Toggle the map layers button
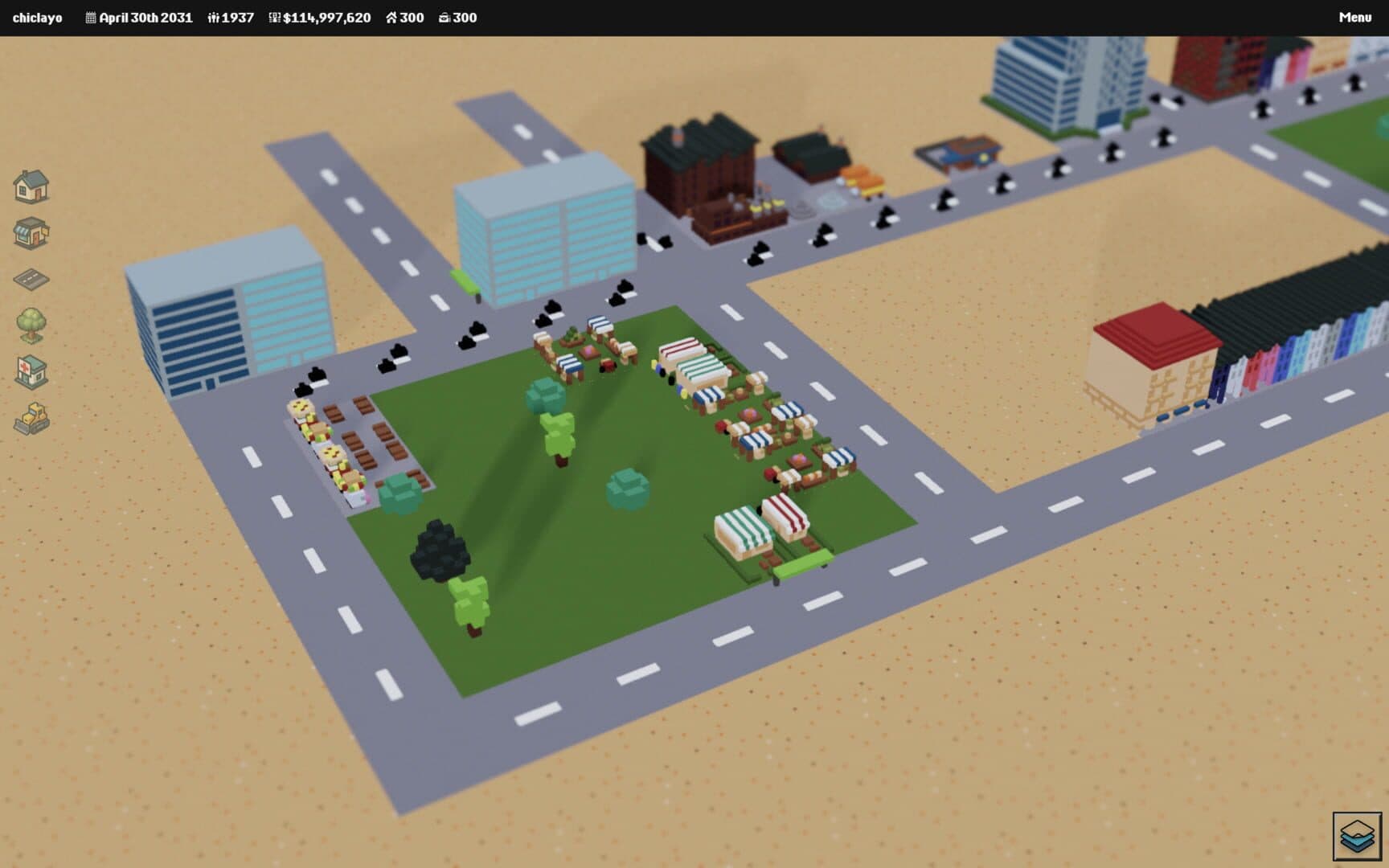The width and height of the screenshot is (1389, 868). 1357,836
